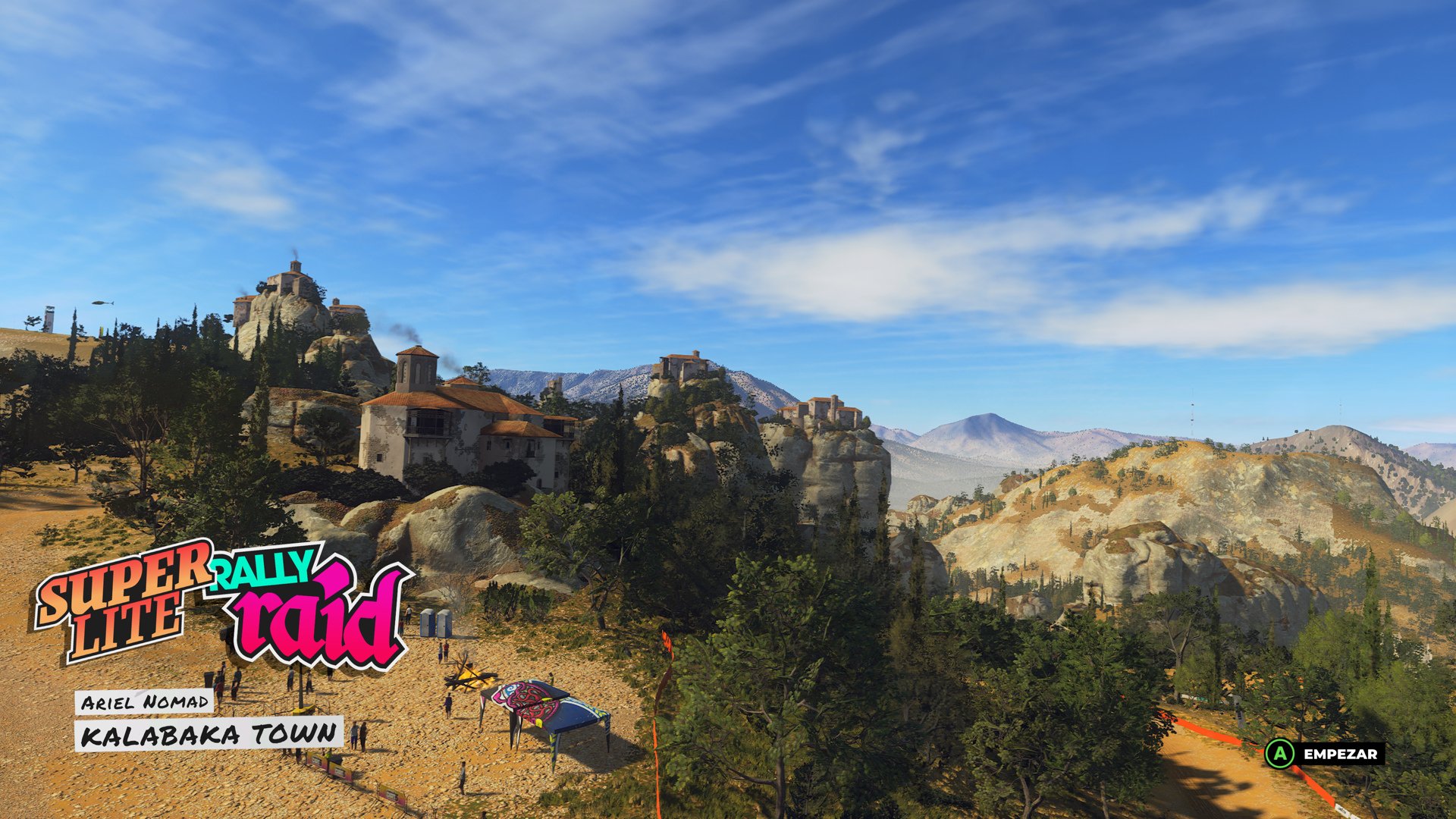Click the helicopter flying near the monastery
1456x819 pixels.
click(101, 303)
